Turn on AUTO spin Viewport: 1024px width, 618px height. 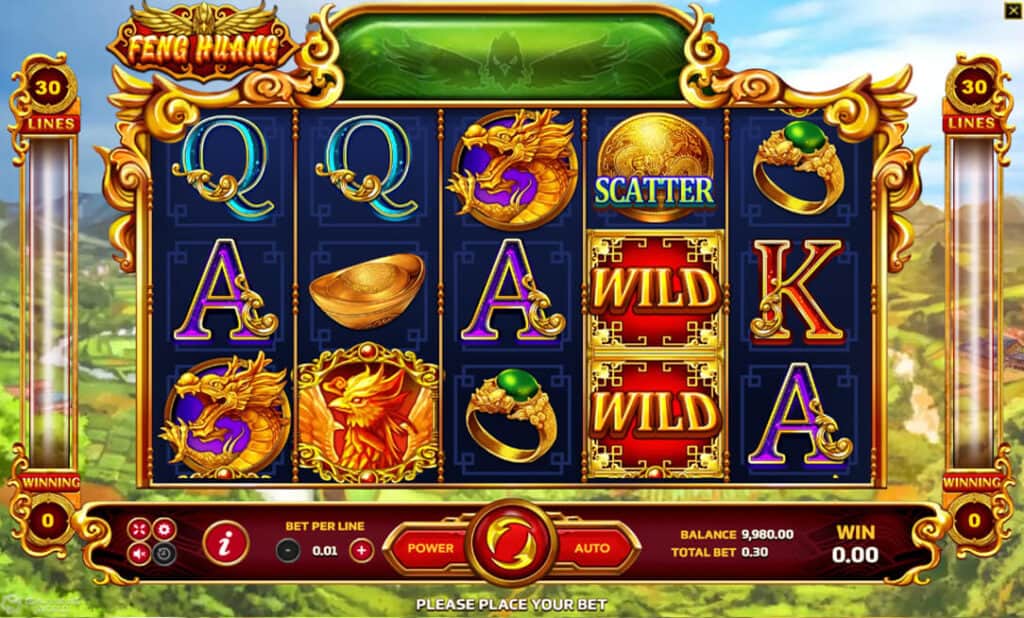point(594,548)
